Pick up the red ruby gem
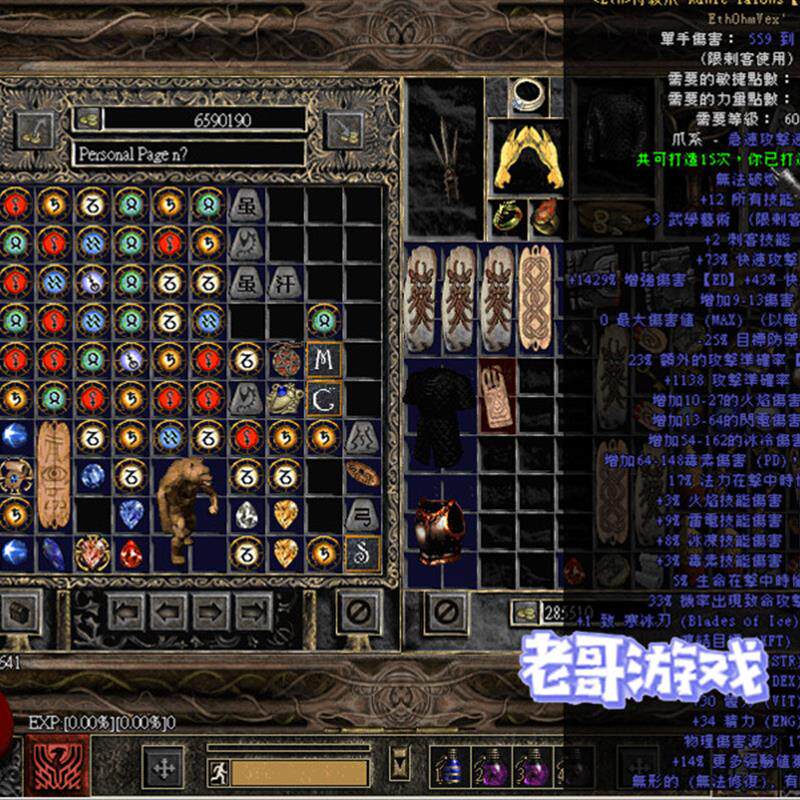The width and height of the screenshot is (800, 800). (x=131, y=551)
